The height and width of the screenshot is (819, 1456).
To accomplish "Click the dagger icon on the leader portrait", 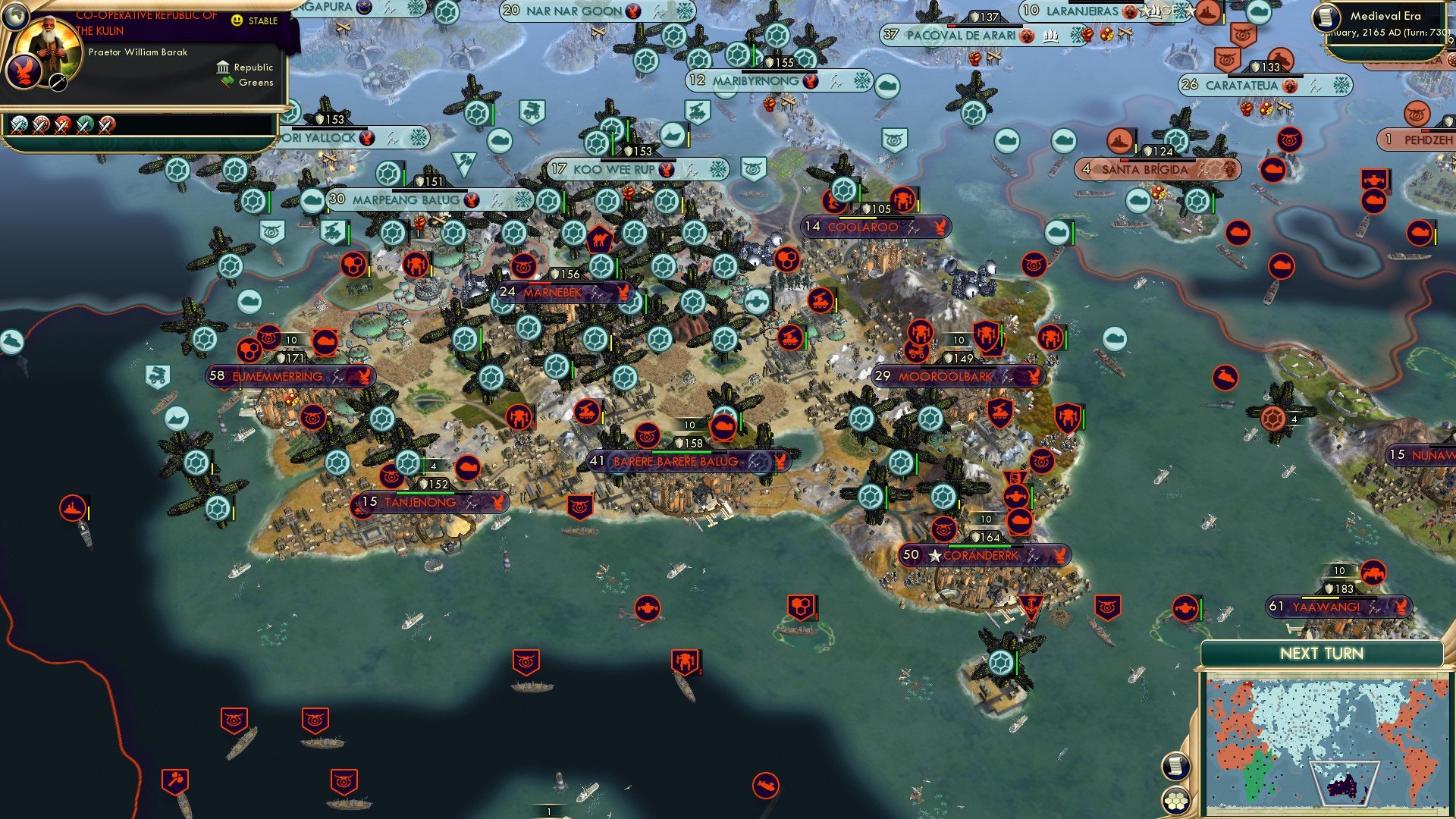I will pos(58,83).
